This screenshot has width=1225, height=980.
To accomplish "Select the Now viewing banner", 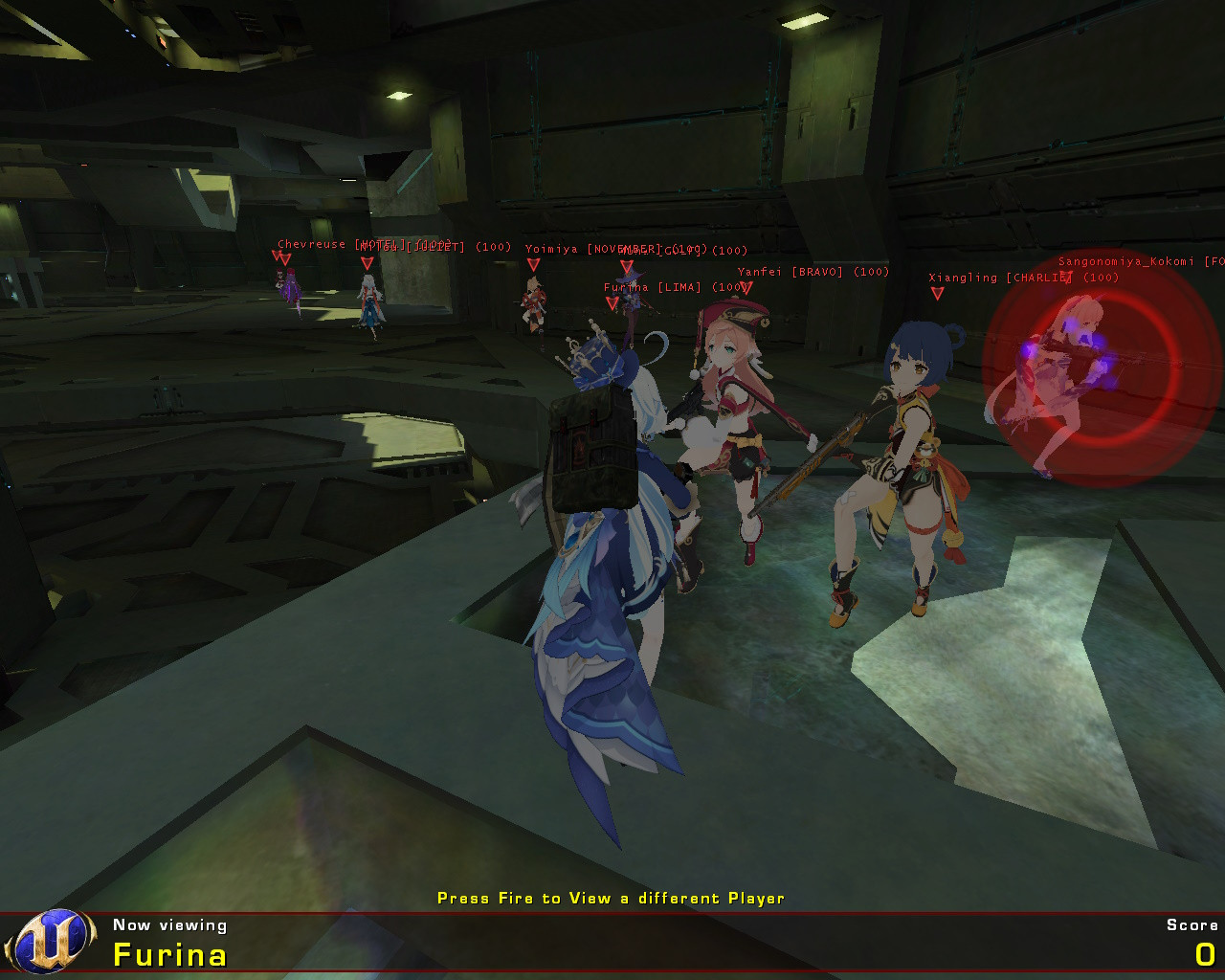I will coord(170,924).
